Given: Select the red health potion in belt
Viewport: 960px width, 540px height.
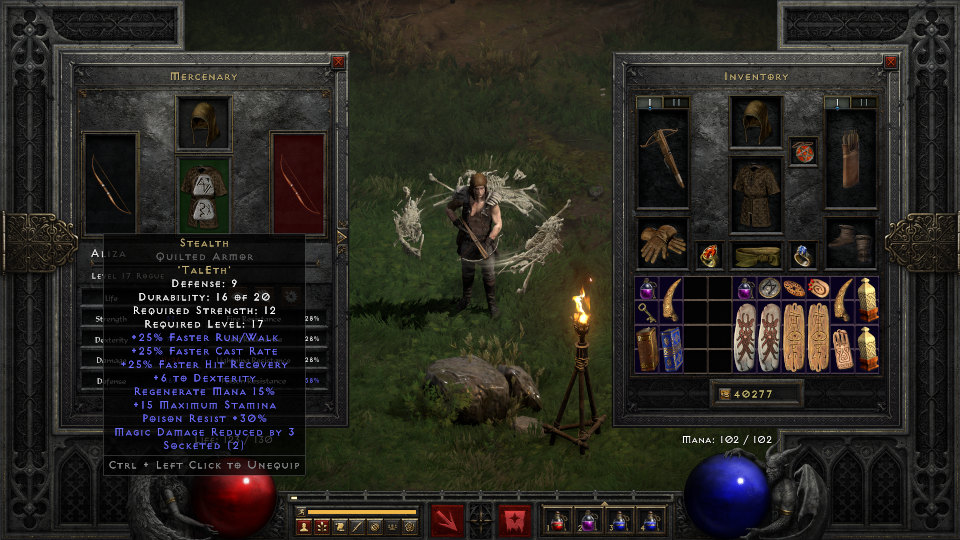Looking at the screenshot, I should 557,520.
